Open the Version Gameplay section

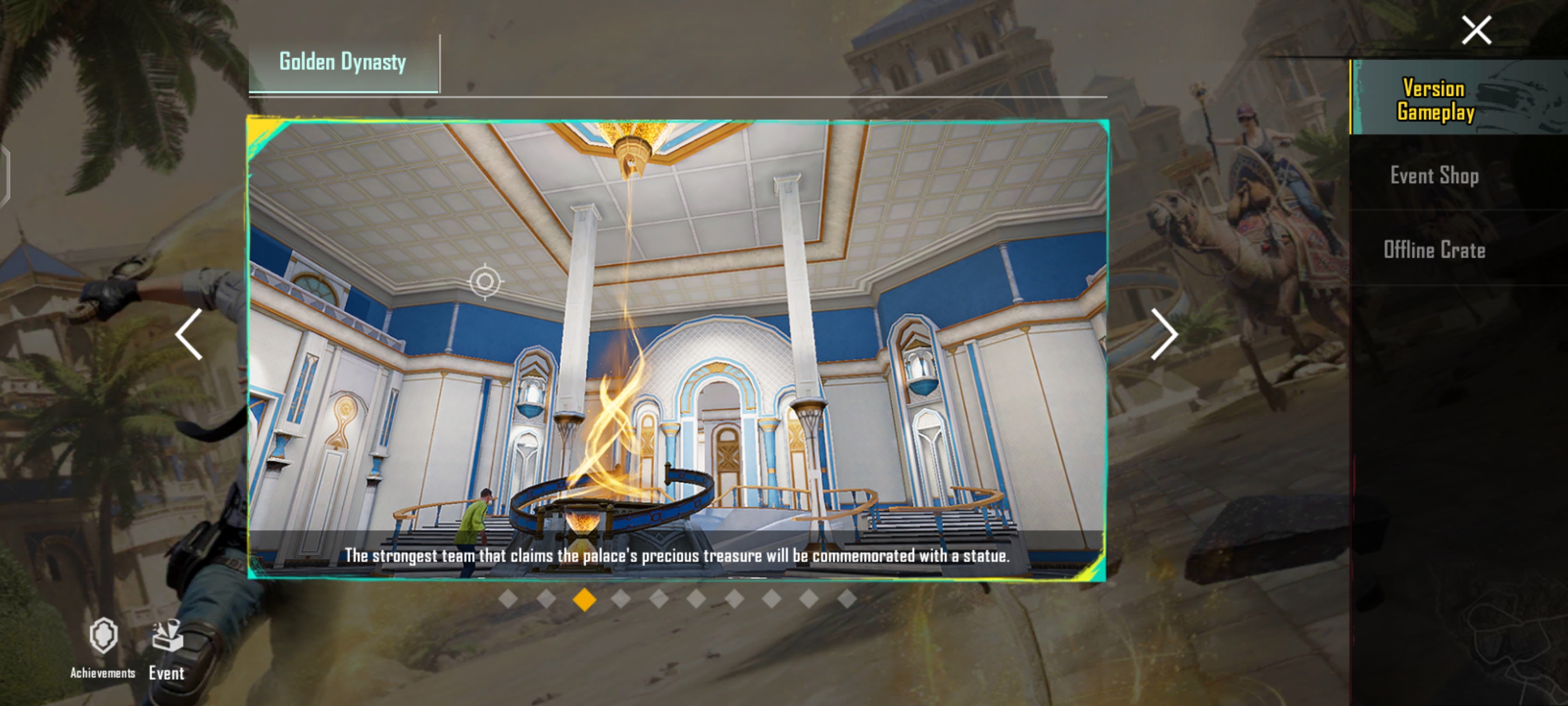coord(1435,99)
